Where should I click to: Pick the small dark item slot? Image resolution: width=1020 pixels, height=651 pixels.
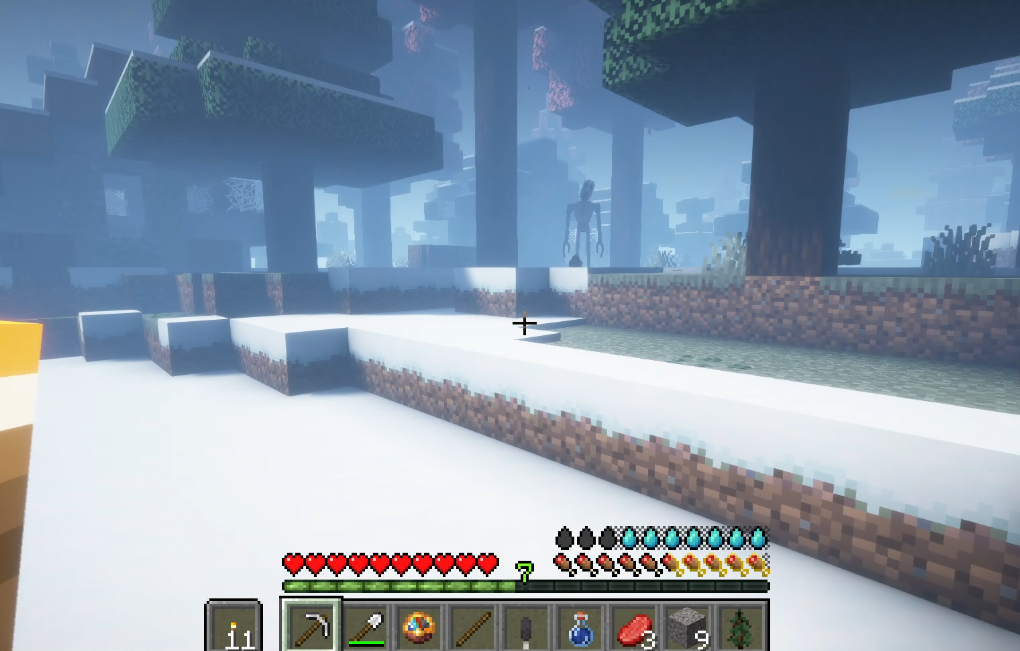point(527,628)
